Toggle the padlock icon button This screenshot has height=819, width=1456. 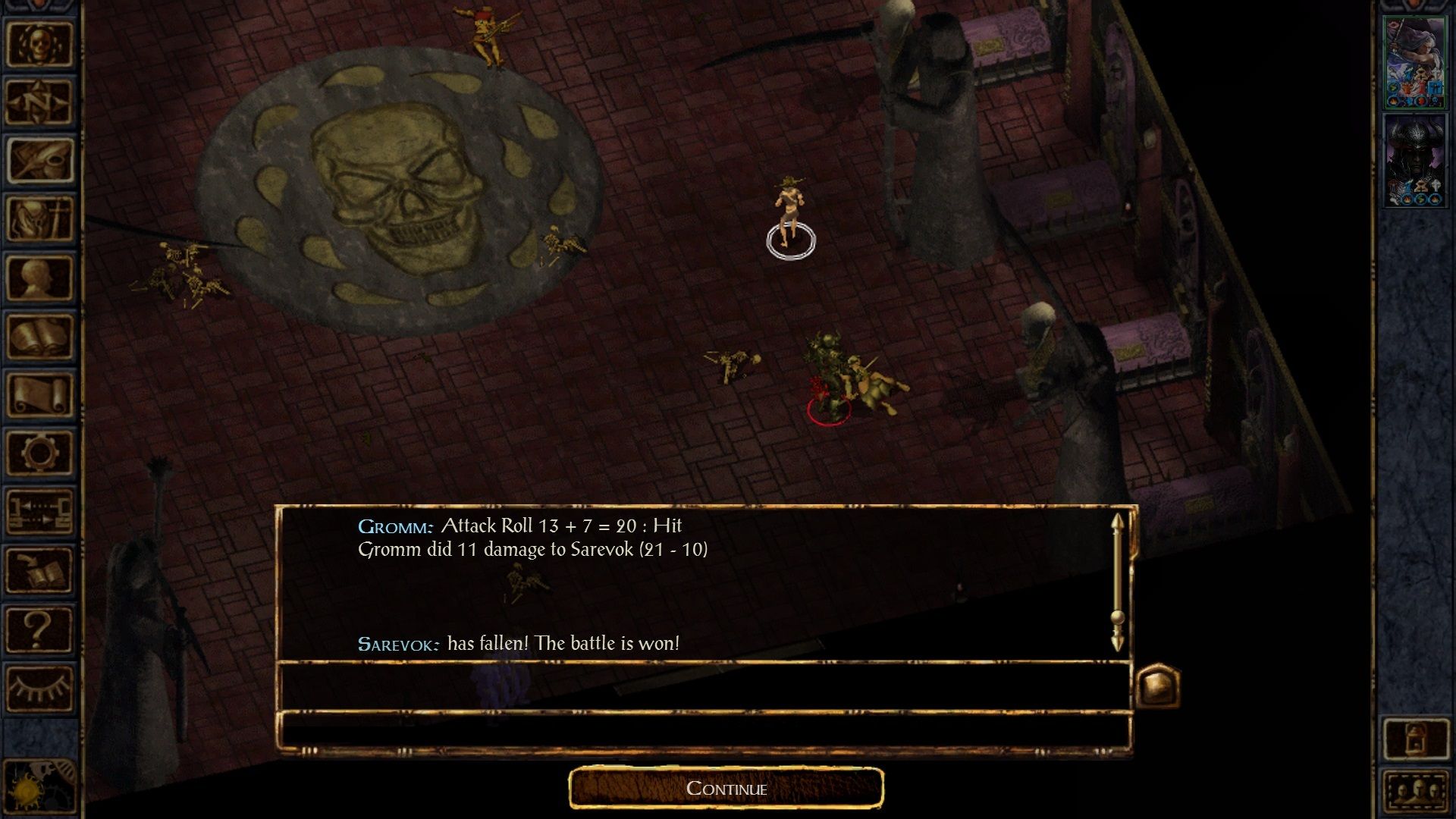pyautogui.click(x=1415, y=738)
